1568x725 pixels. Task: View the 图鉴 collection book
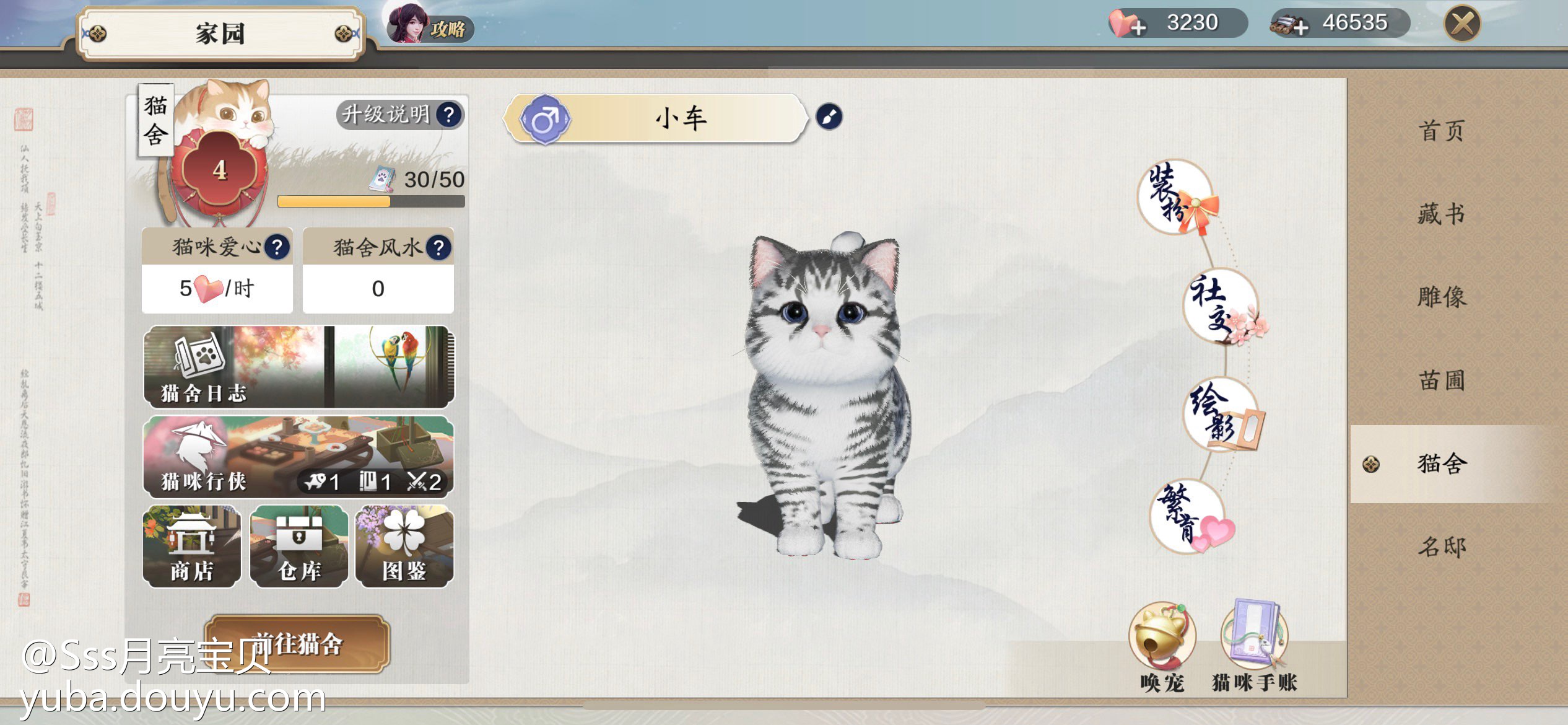(x=404, y=547)
